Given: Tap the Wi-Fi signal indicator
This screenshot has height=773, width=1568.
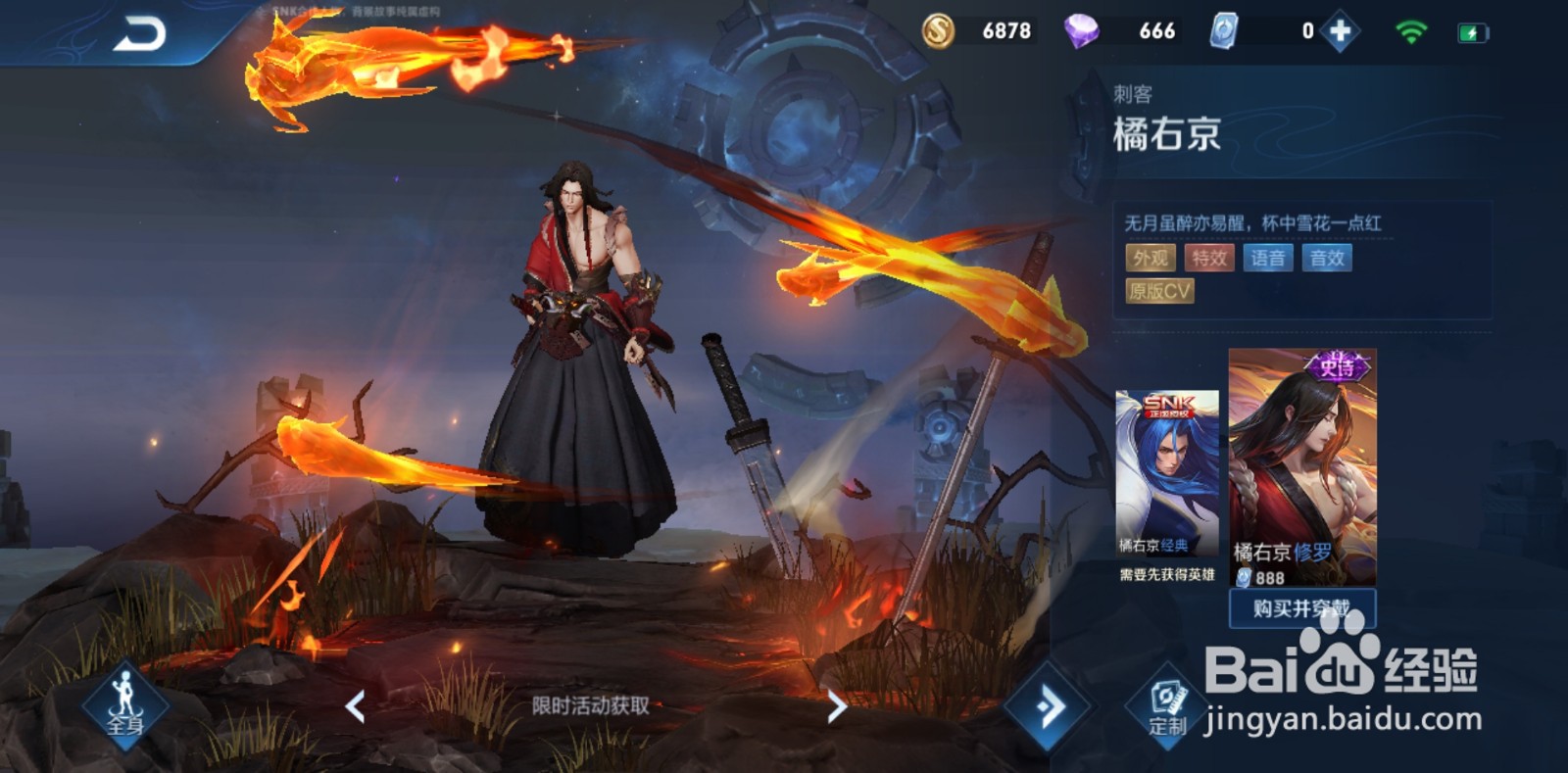Looking at the screenshot, I should pyautogui.click(x=1412, y=30).
